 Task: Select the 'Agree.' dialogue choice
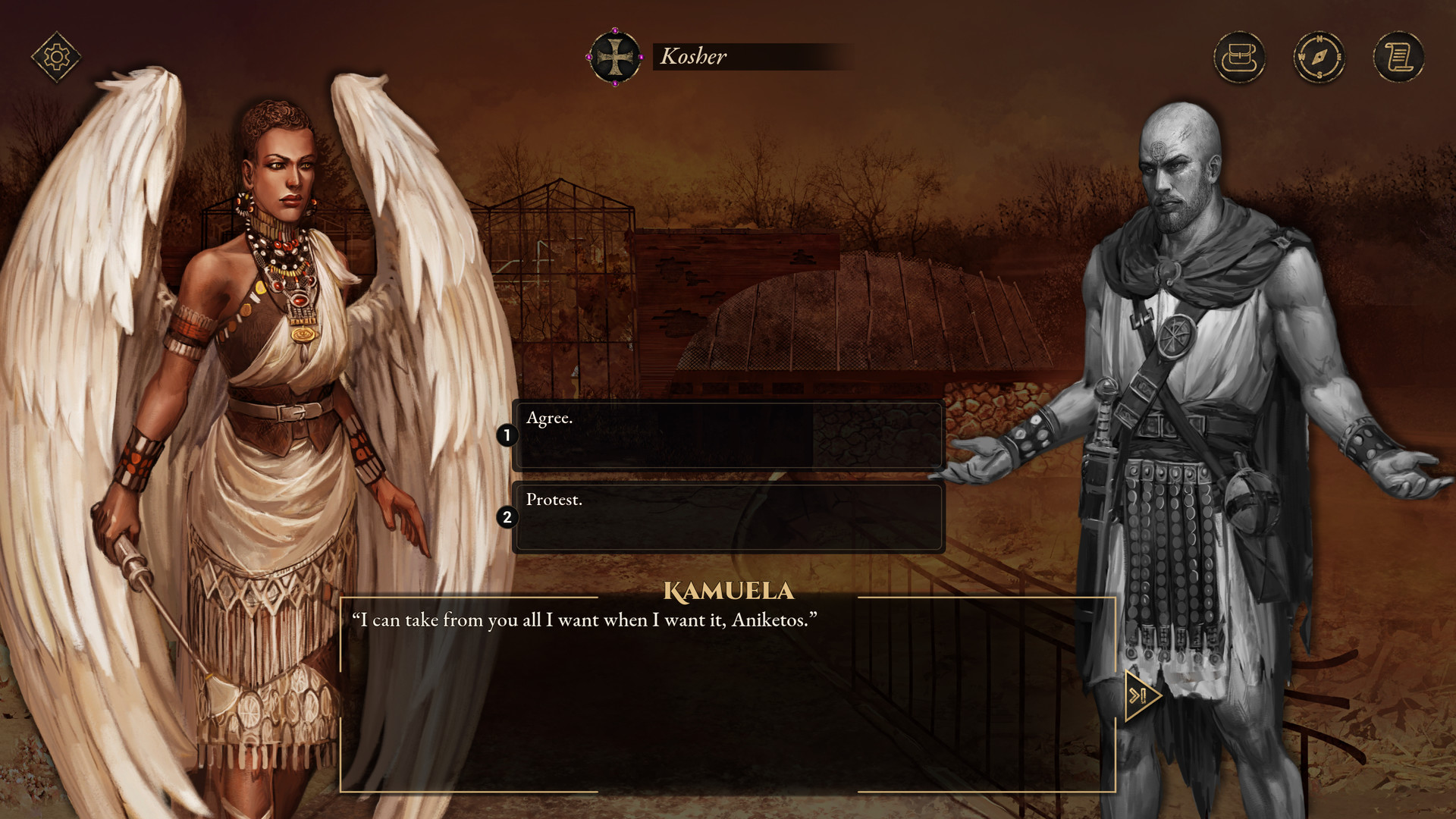click(728, 436)
